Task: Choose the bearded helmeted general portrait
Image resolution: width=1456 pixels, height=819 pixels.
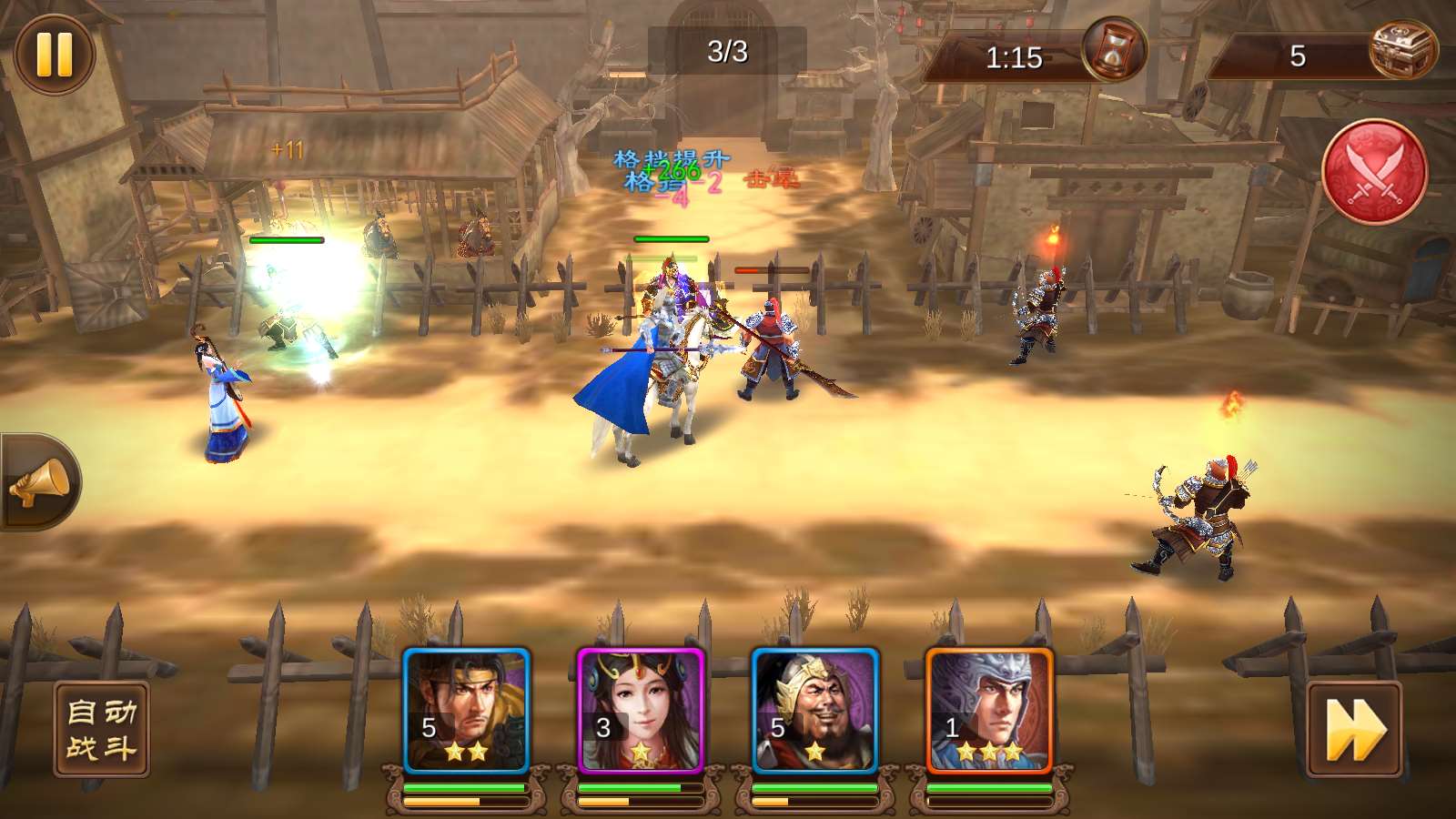Action: (x=815, y=711)
